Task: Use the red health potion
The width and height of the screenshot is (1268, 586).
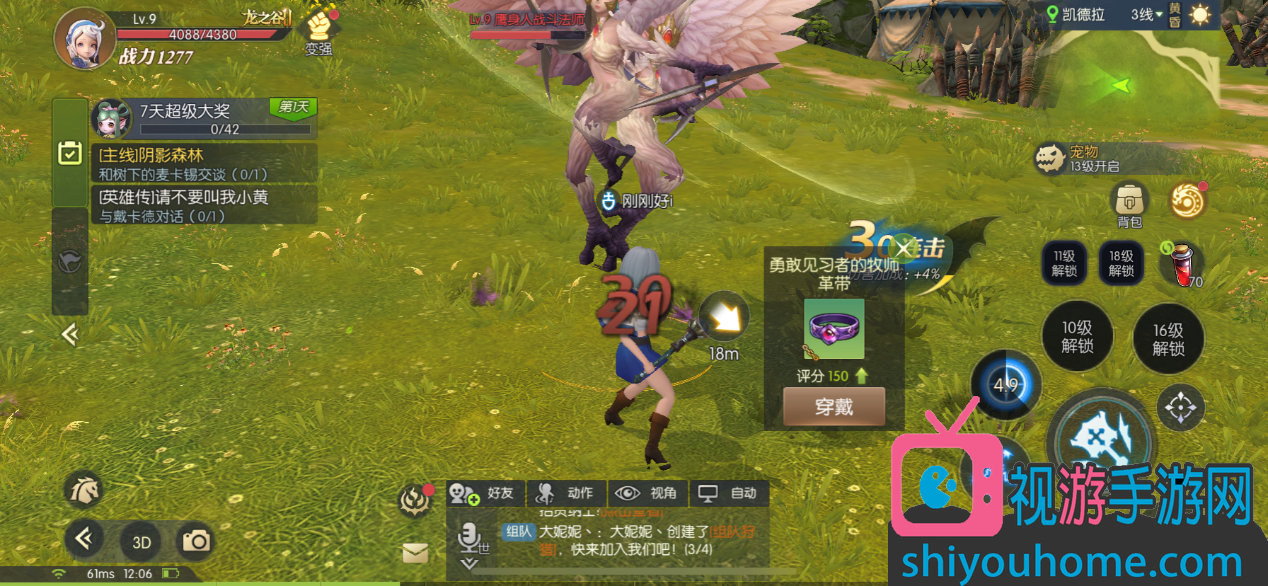Action: pyautogui.click(x=1184, y=263)
